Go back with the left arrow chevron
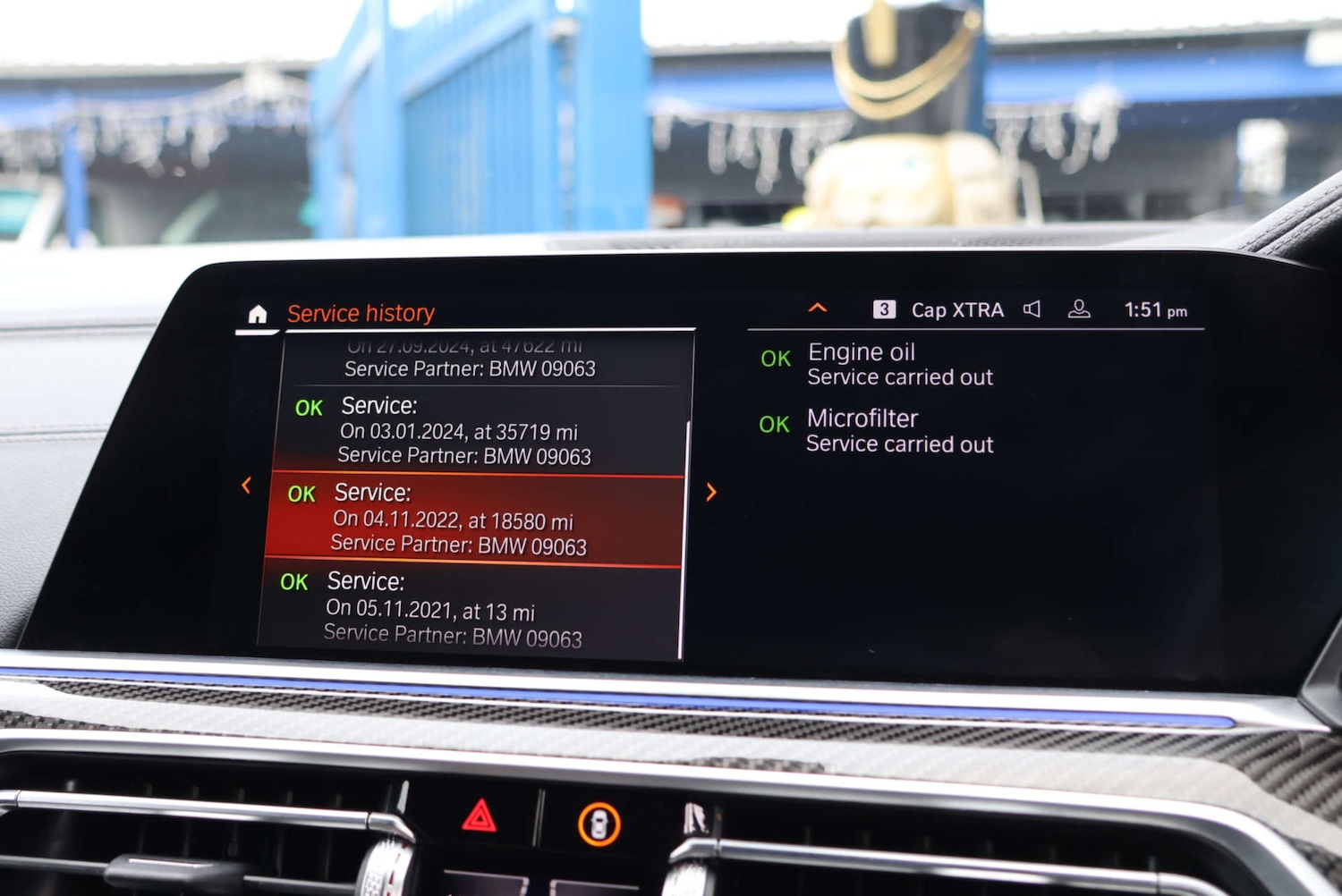The width and height of the screenshot is (1342, 896). (x=246, y=486)
